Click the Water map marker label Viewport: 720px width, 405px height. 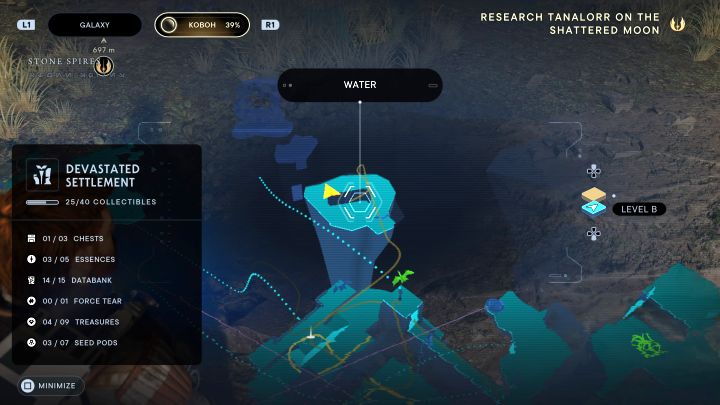[360, 85]
